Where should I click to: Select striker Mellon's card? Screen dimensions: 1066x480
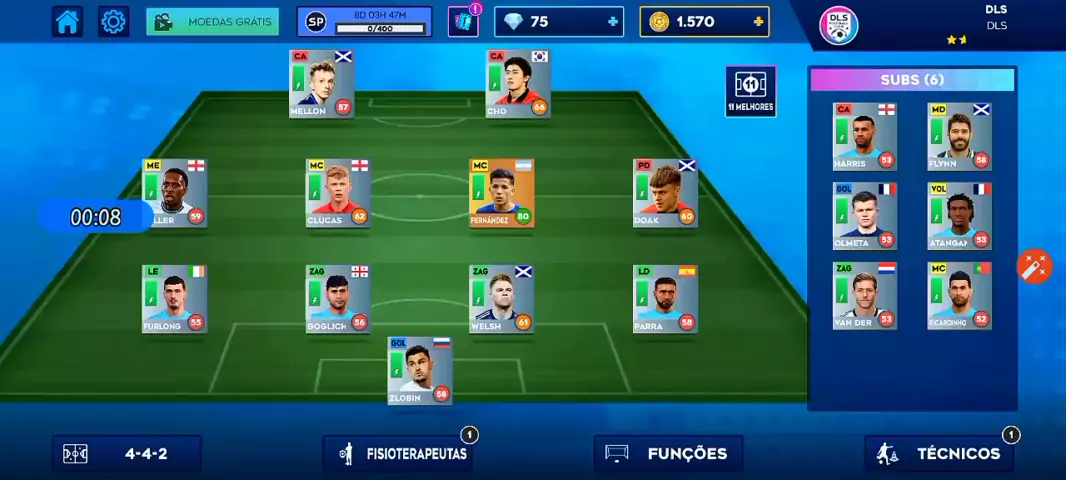321,84
